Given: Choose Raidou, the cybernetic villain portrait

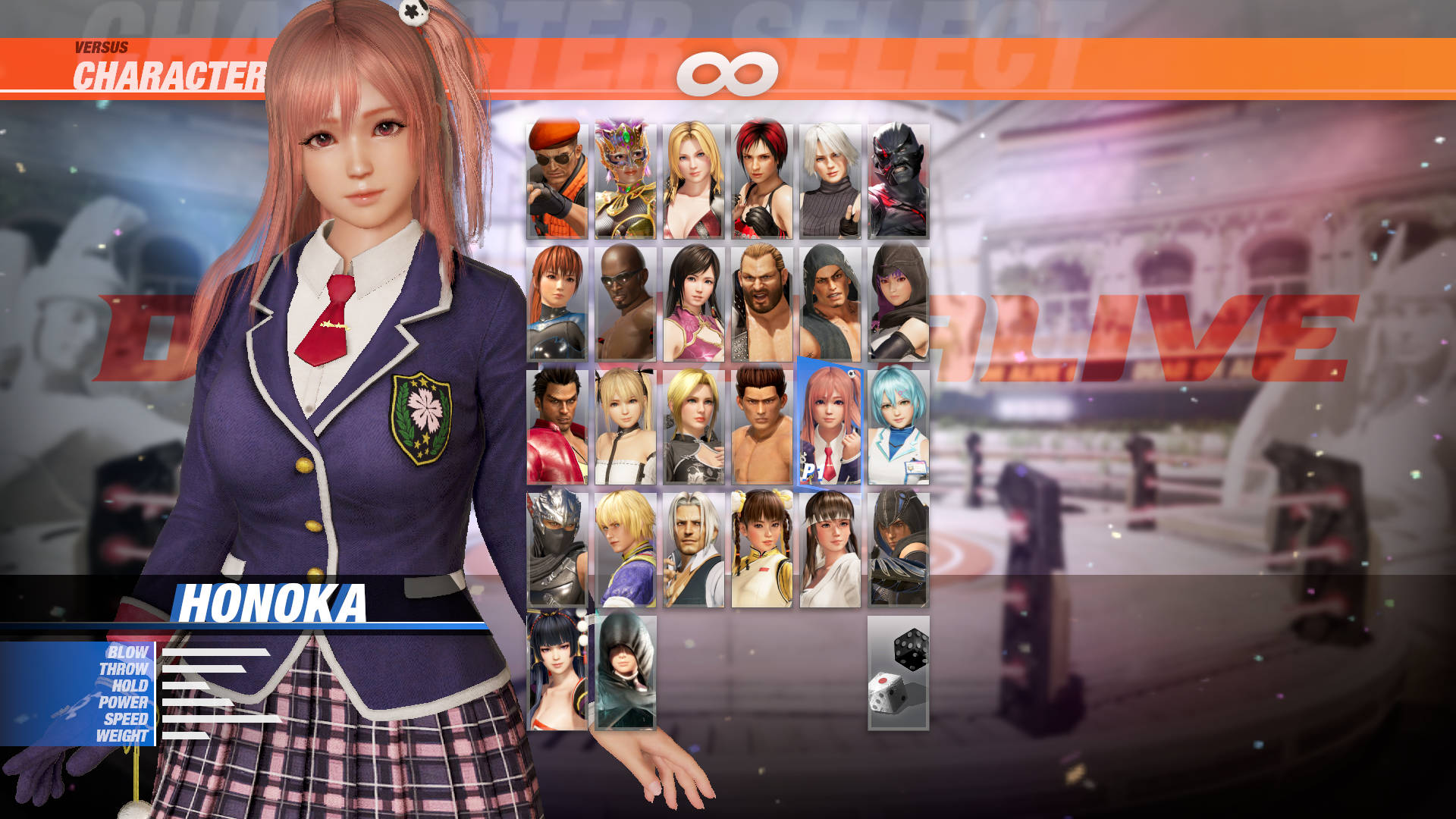Looking at the screenshot, I should [899, 178].
